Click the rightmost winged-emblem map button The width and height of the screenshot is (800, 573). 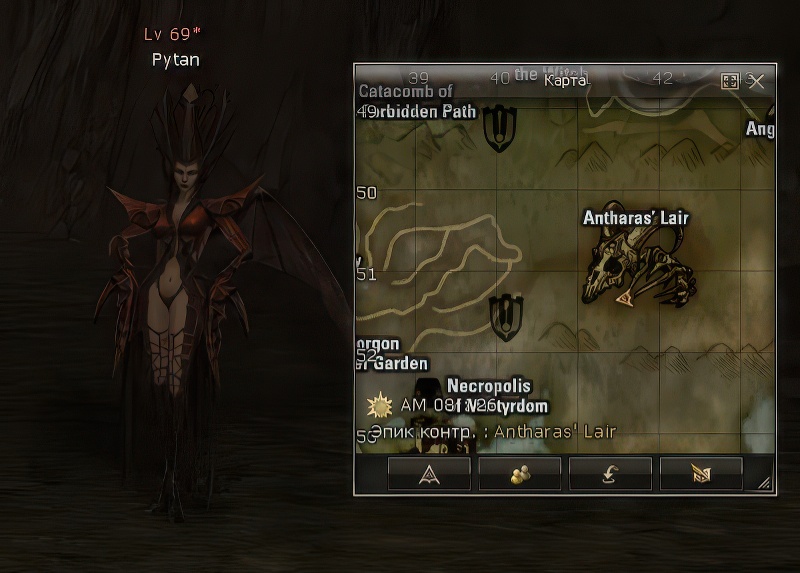click(701, 474)
